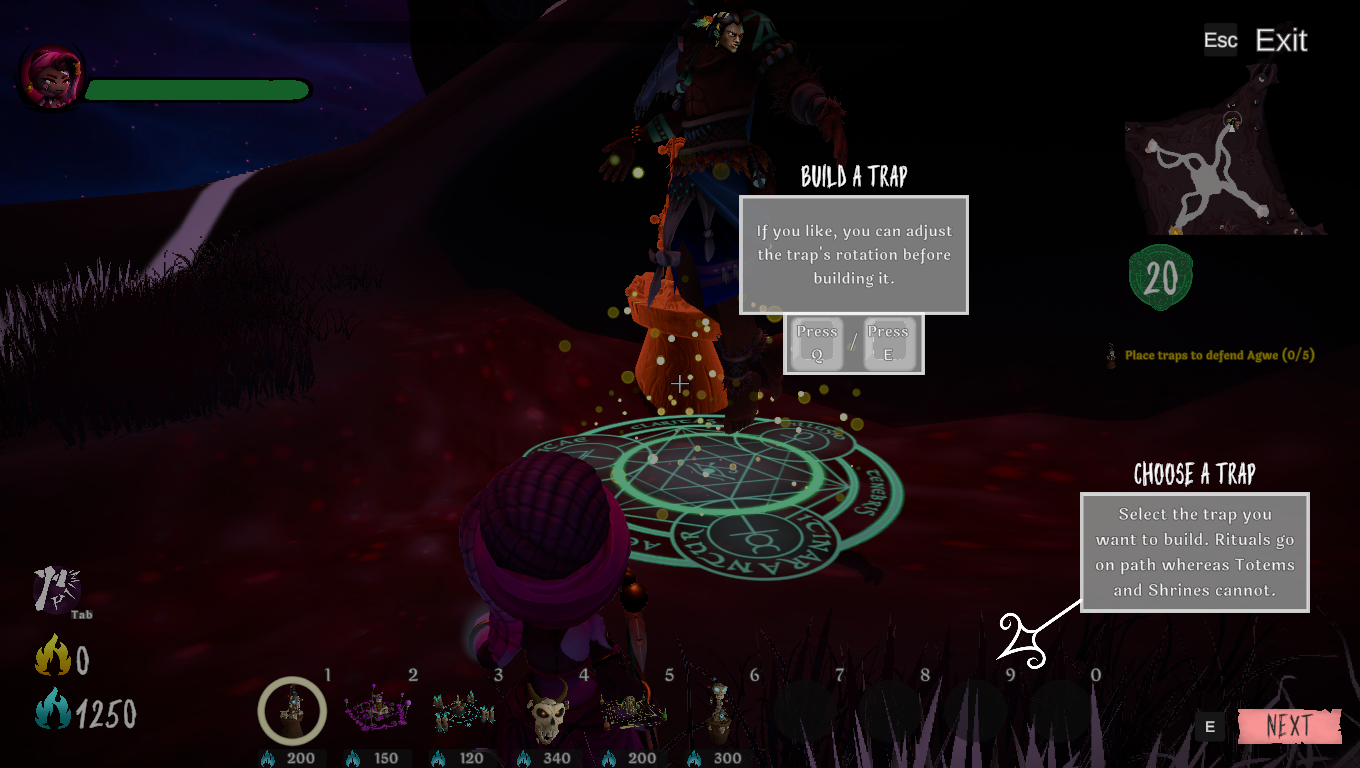The width and height of the screenshot is (1360, 768).
Task: Select the totem trap costing 200 in slot 1
Action: [x=292, y=711]
